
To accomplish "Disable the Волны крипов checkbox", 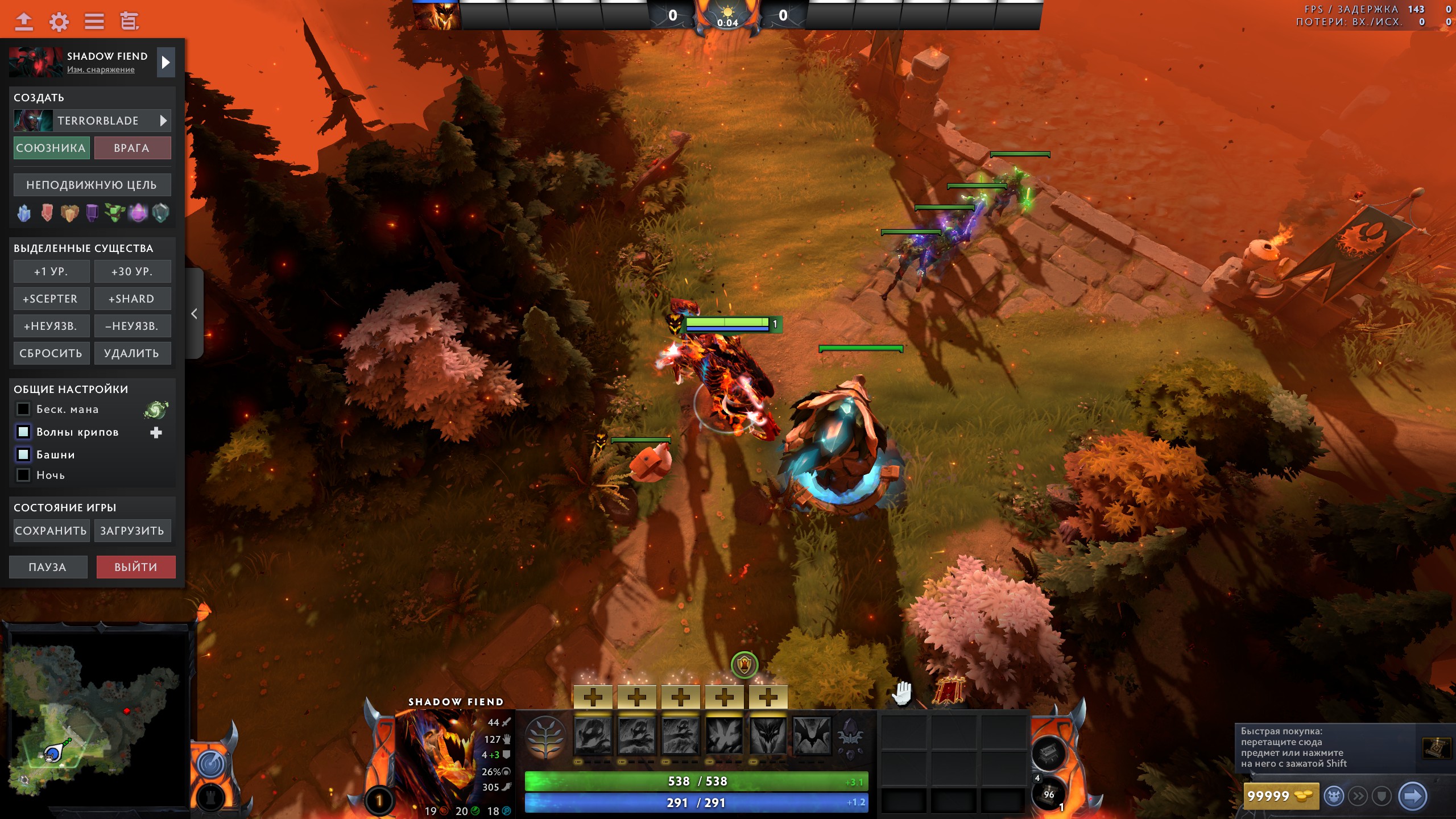I will coord(23,432).
